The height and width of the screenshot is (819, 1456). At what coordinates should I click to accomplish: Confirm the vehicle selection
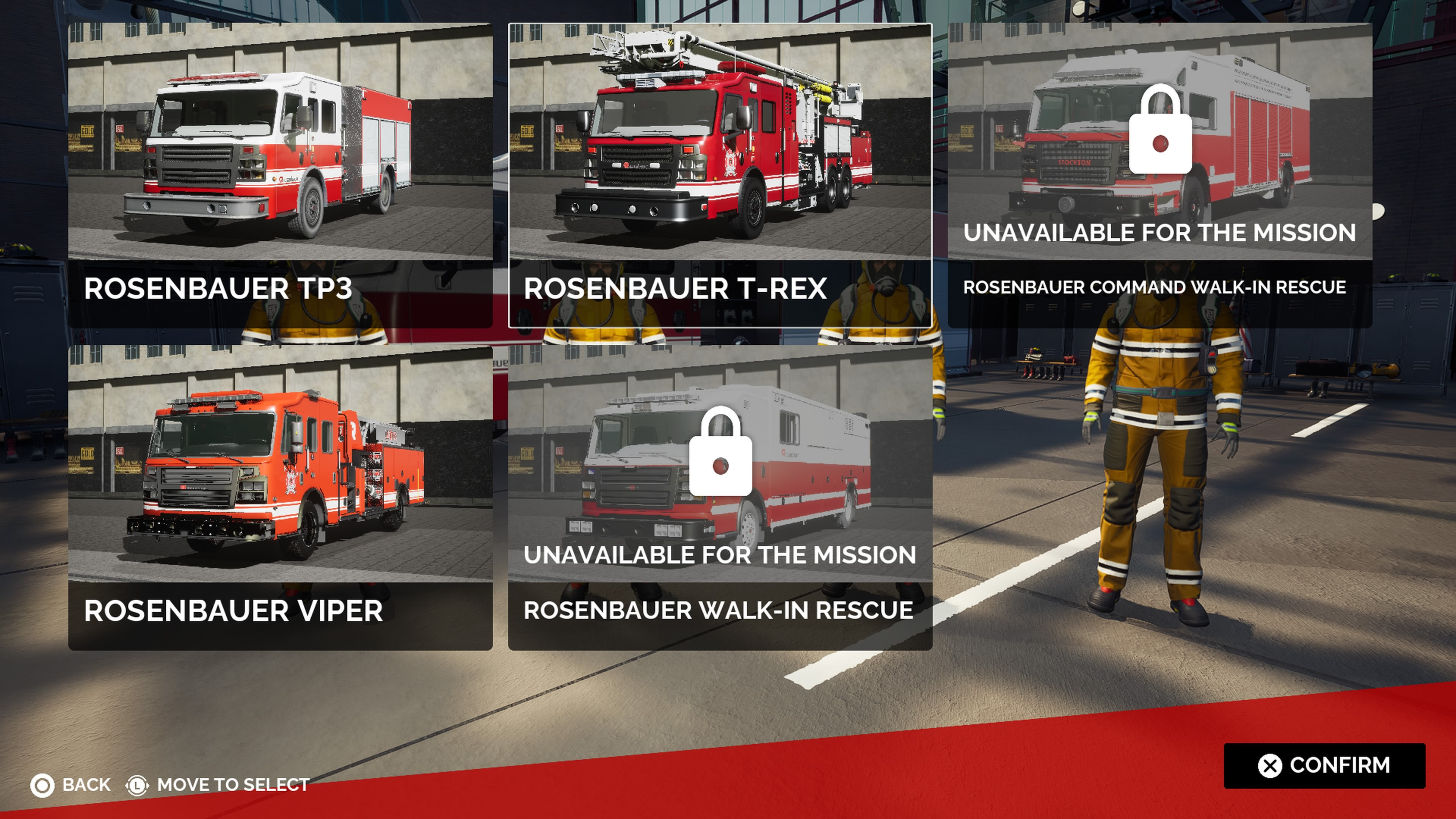click(1324, 765)
